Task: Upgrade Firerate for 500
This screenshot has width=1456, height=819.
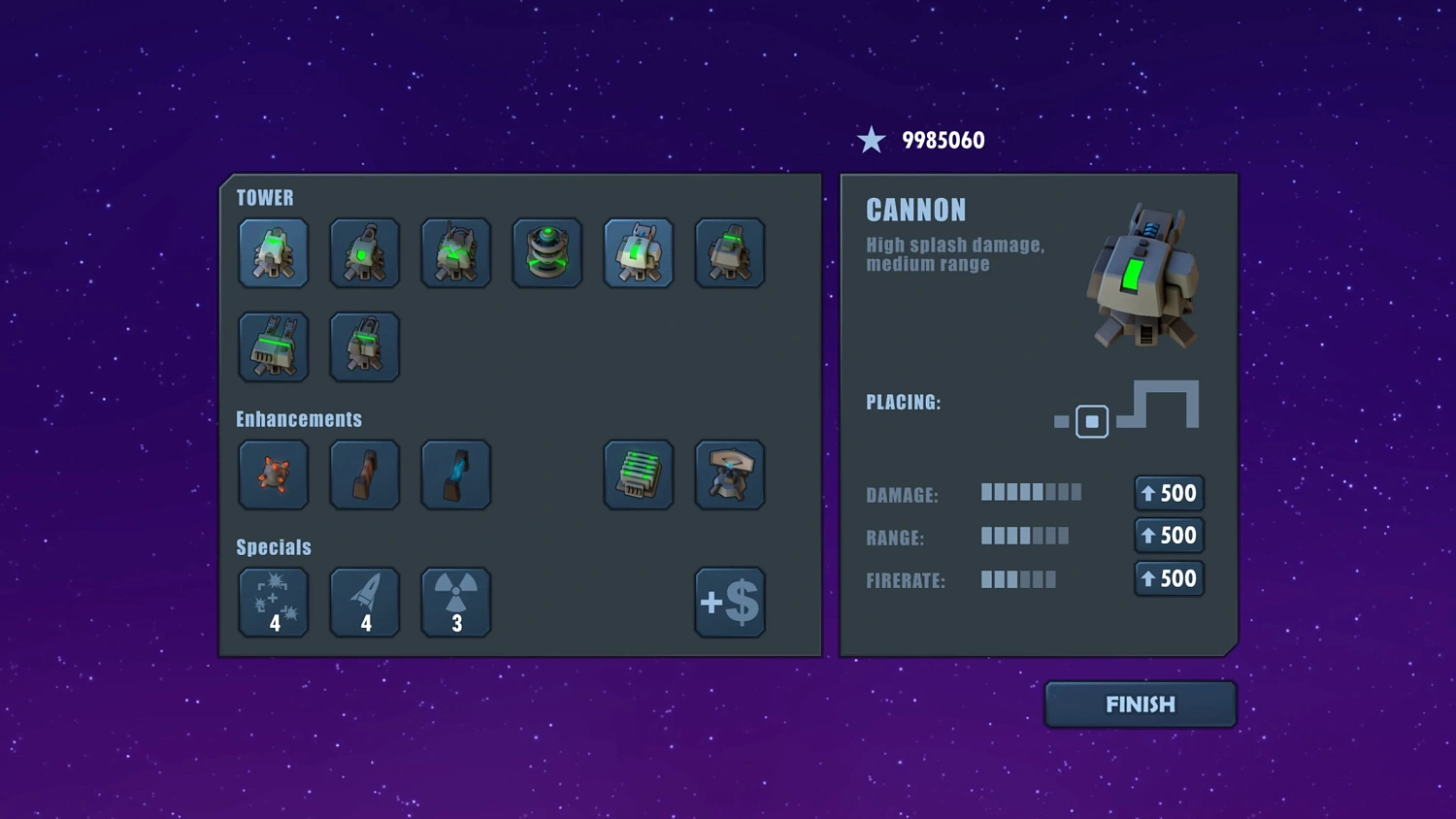Action: [x=1169, y=578]
